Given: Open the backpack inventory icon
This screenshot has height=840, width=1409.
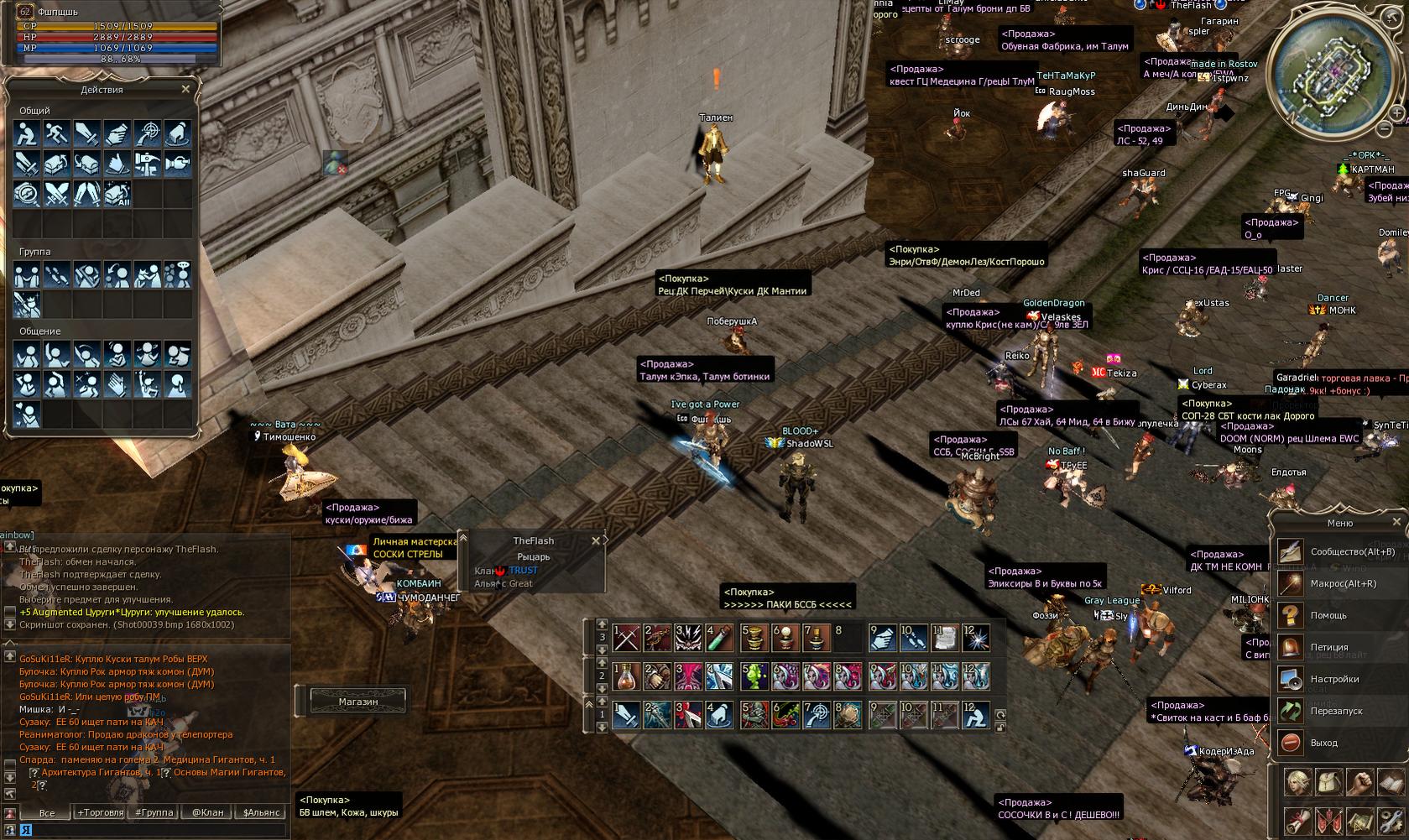Looking at the screenshot, I should pyautogui.click(x=1329, y=783).
